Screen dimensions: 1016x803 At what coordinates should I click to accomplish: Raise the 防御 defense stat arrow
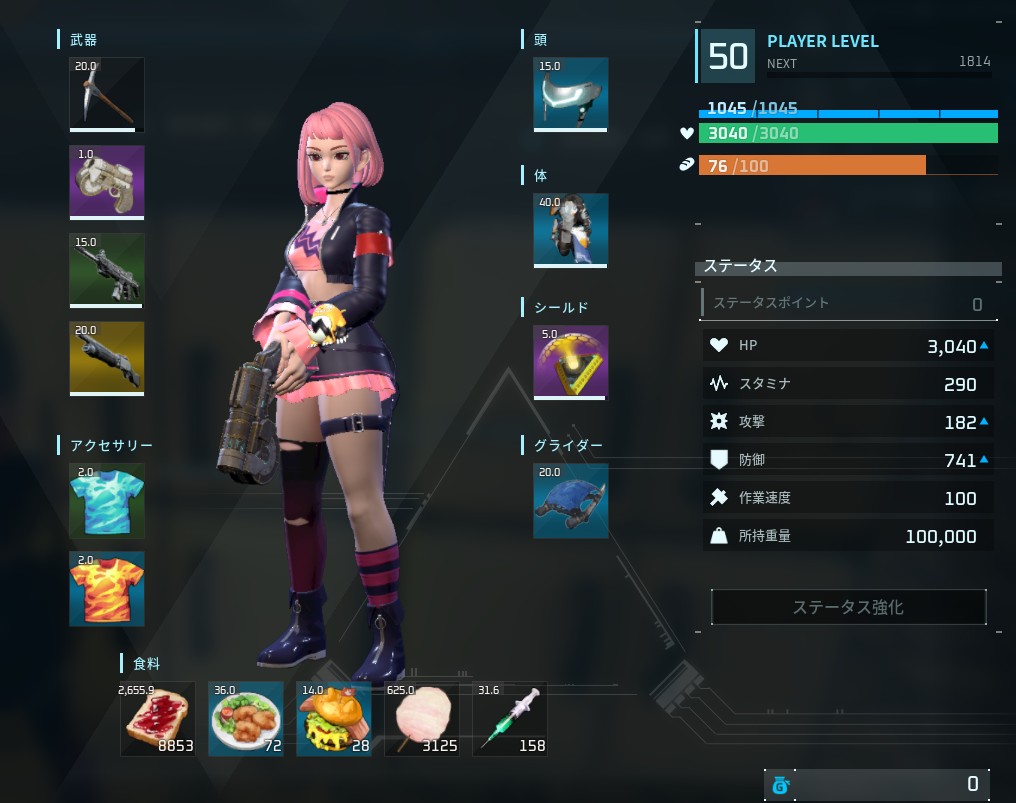tap(985, 460)
